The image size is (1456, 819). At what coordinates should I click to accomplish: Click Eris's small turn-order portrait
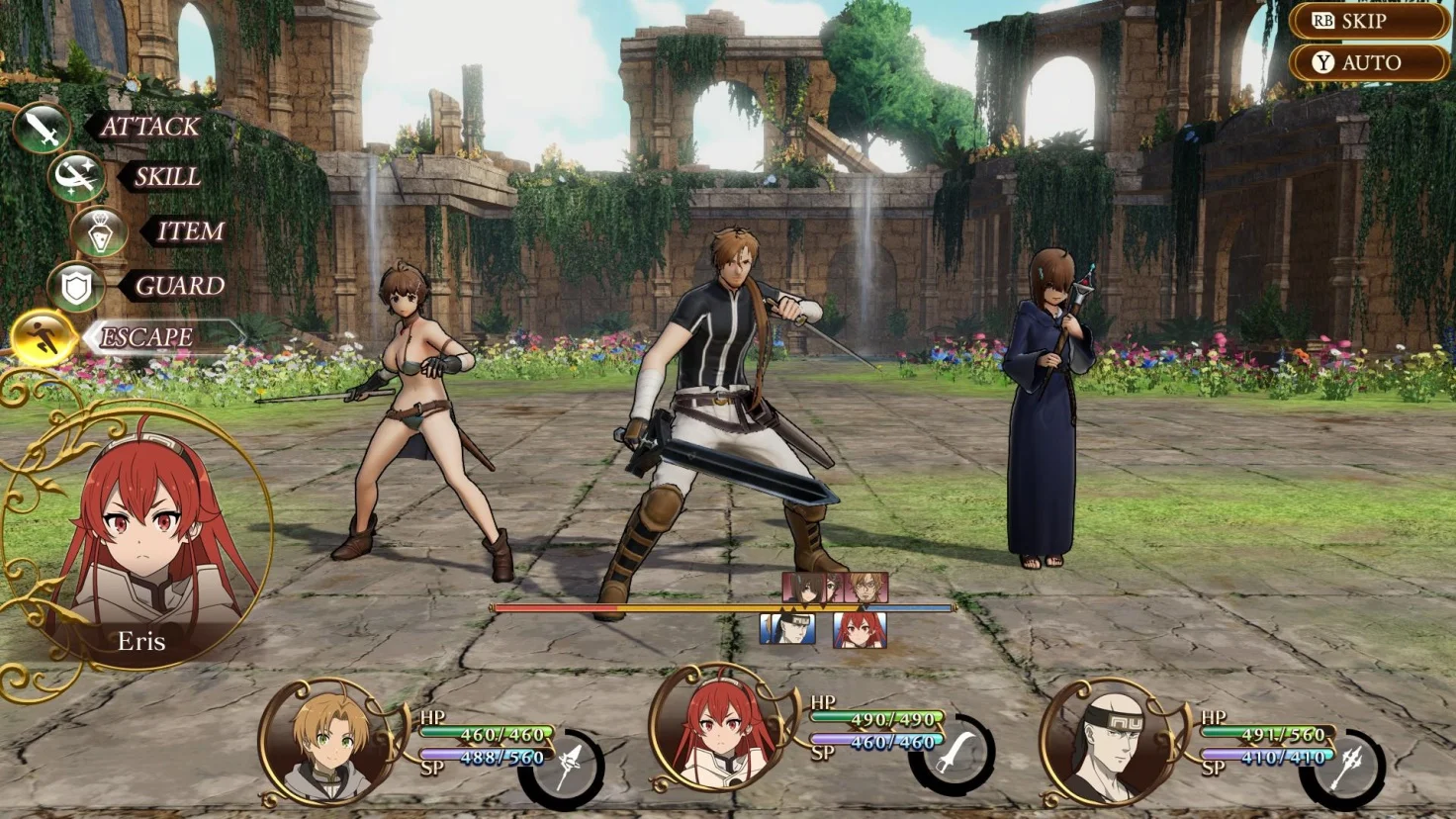click(859, 630)
